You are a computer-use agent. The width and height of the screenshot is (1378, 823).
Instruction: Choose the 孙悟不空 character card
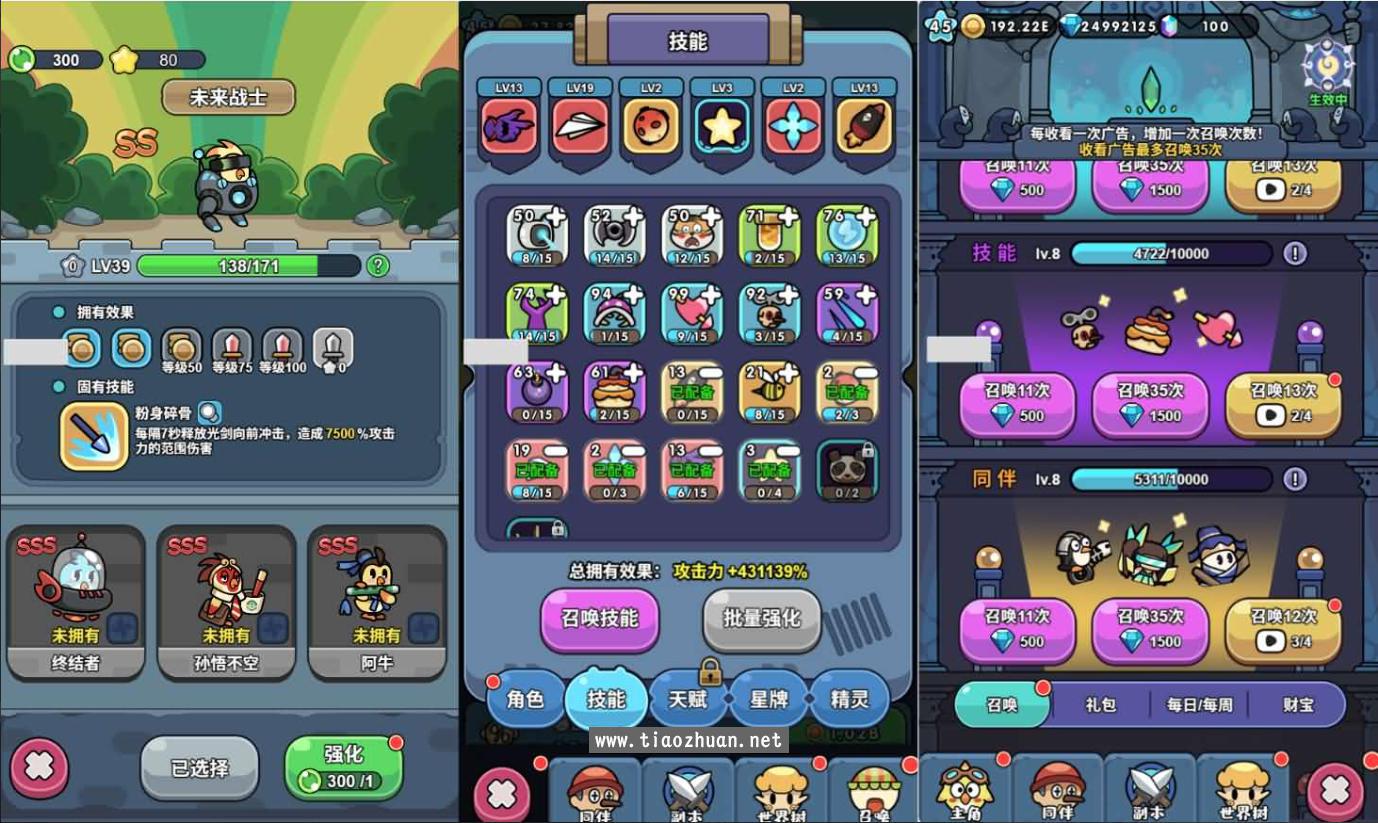tap(226, 603)
